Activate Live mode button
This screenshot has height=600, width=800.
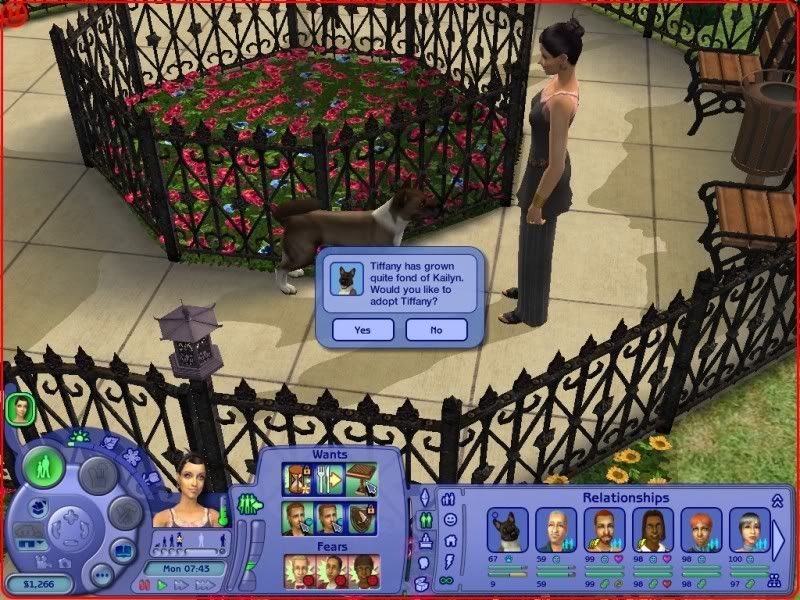[44, 467]
